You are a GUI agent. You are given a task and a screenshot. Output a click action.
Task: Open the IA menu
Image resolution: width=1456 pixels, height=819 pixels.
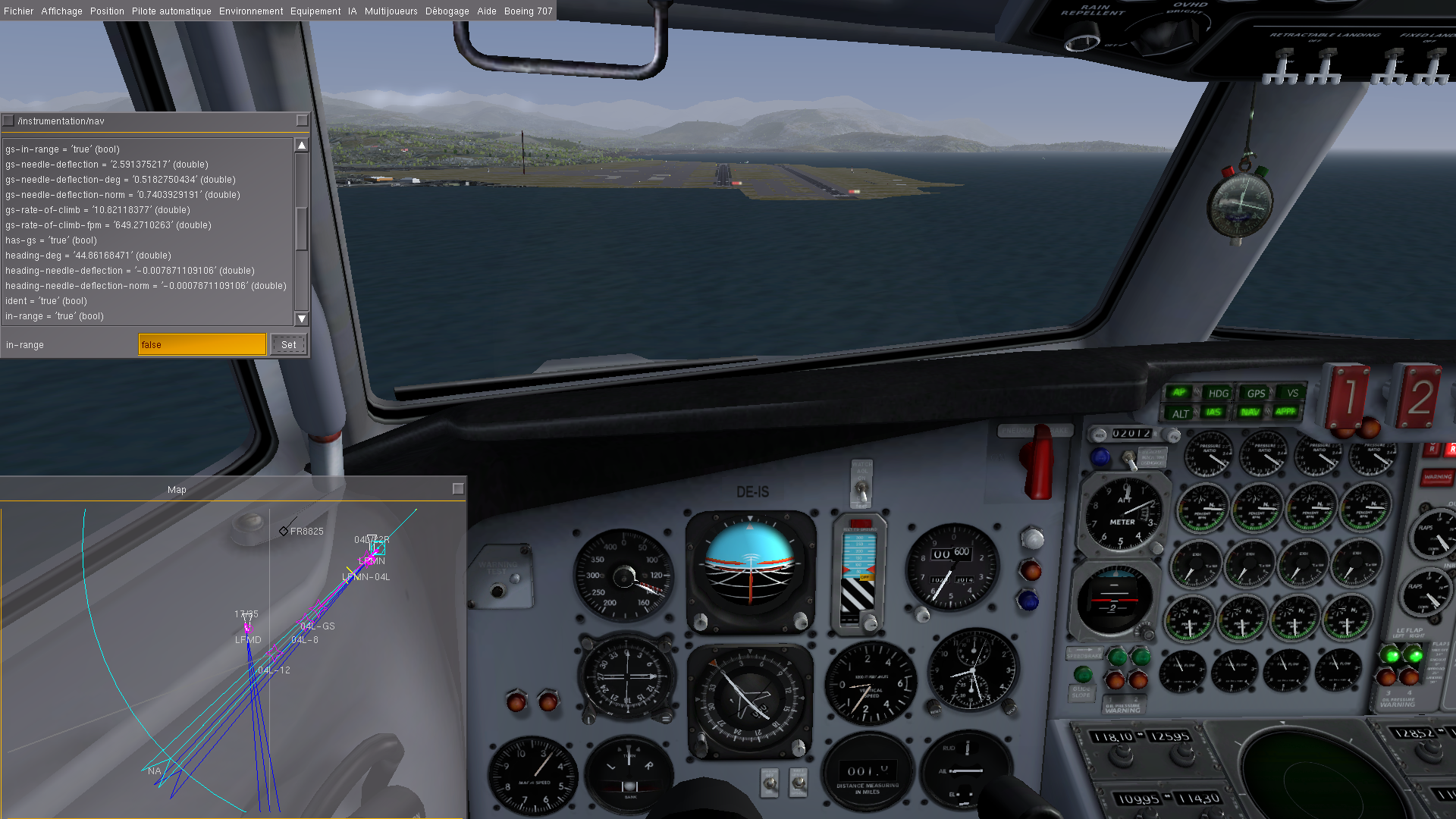click(x=353, y=11)
